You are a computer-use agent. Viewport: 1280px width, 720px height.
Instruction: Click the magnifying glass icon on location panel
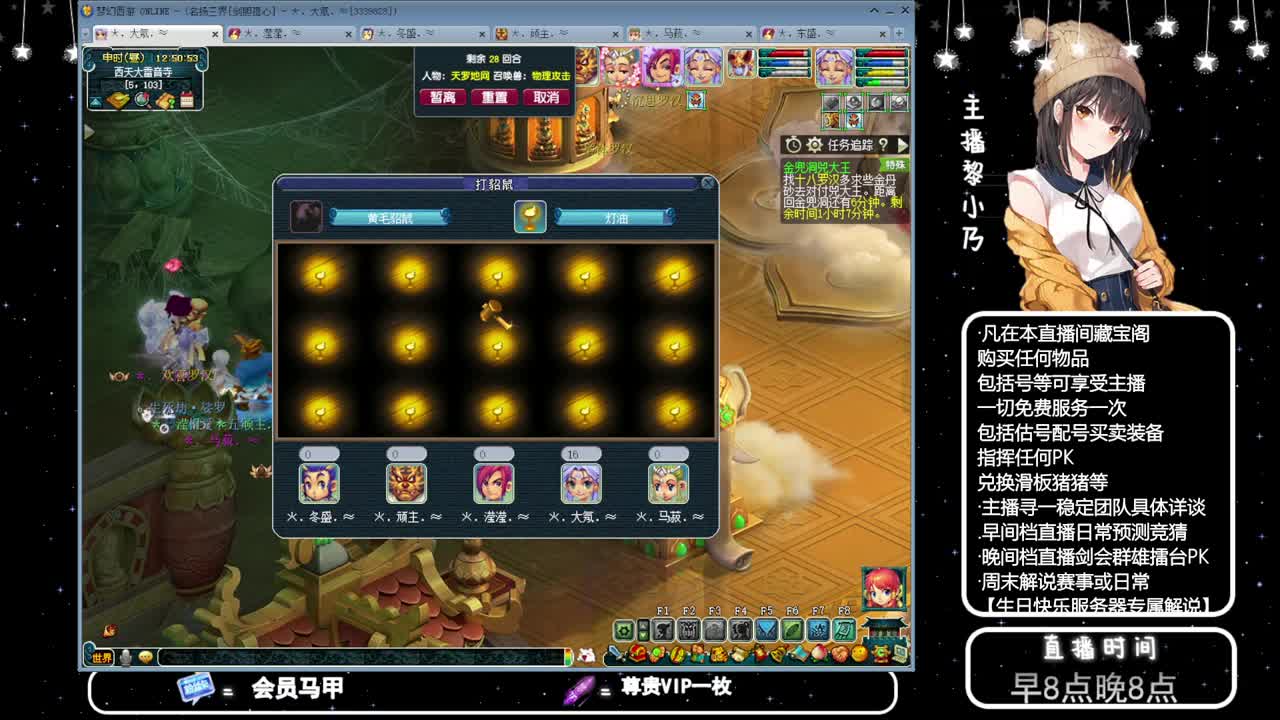tap(142, 98)
